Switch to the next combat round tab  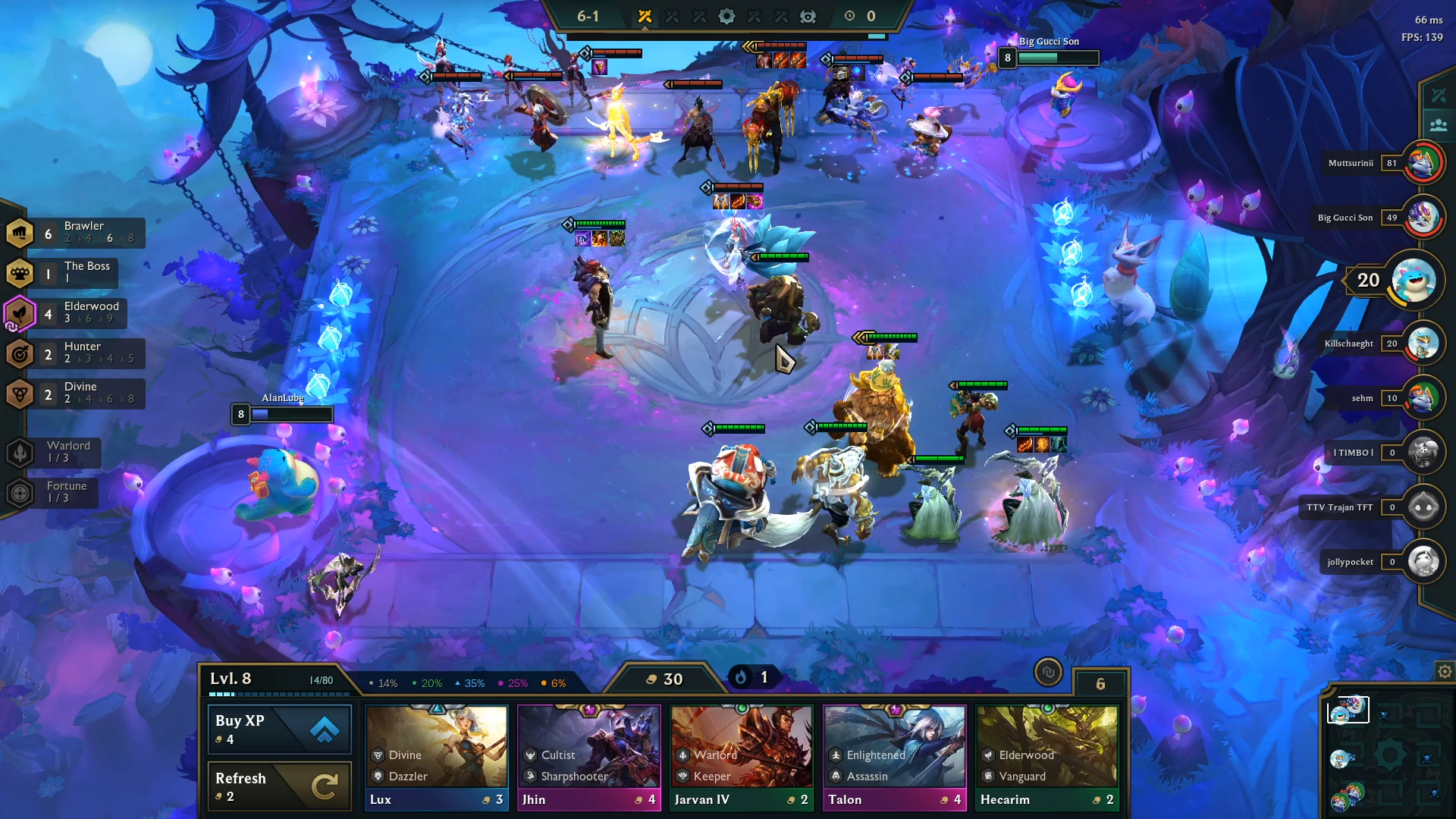point(672,16)
